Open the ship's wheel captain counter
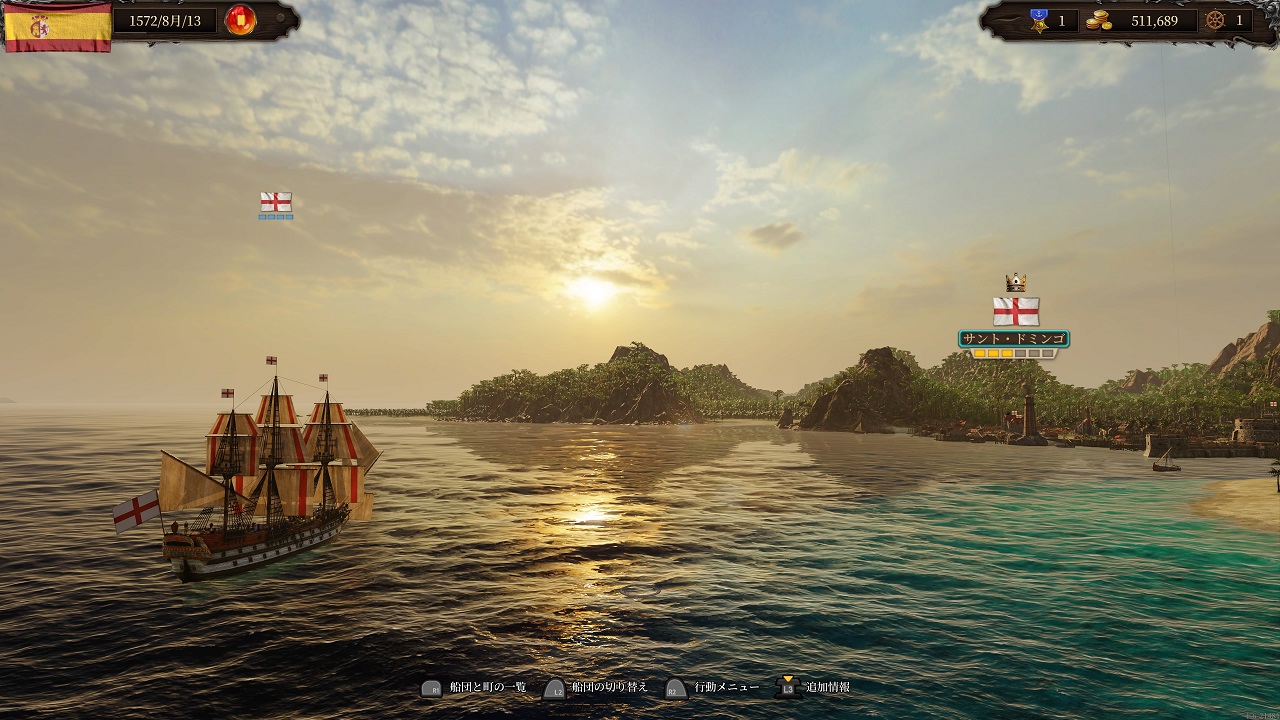Screen dimensions: 1280x720 pyautogui.click(x=1215, y=20)
